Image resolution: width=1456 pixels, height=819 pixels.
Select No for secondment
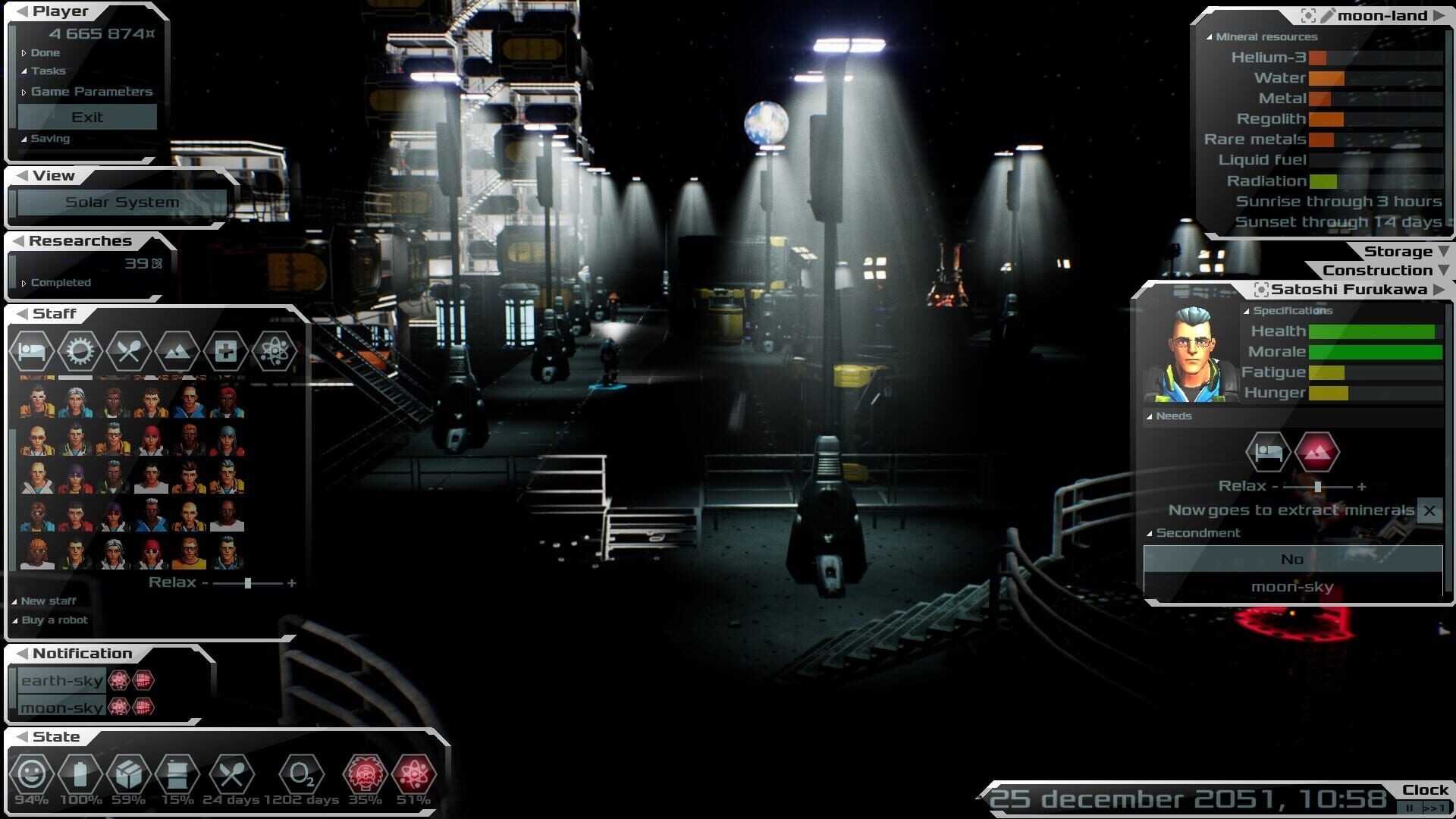click(1292, 560)
